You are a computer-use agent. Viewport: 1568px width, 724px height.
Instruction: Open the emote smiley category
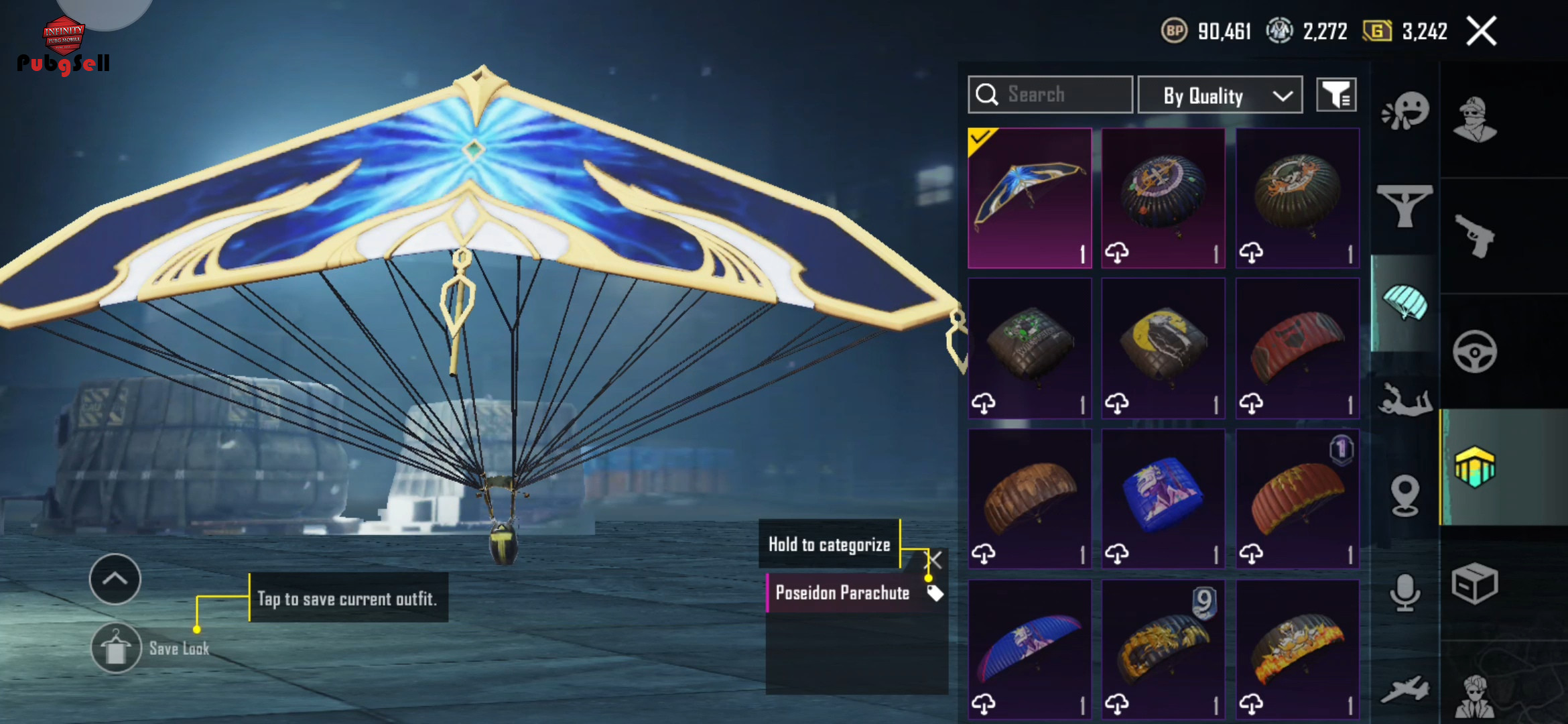point(1405,111)
